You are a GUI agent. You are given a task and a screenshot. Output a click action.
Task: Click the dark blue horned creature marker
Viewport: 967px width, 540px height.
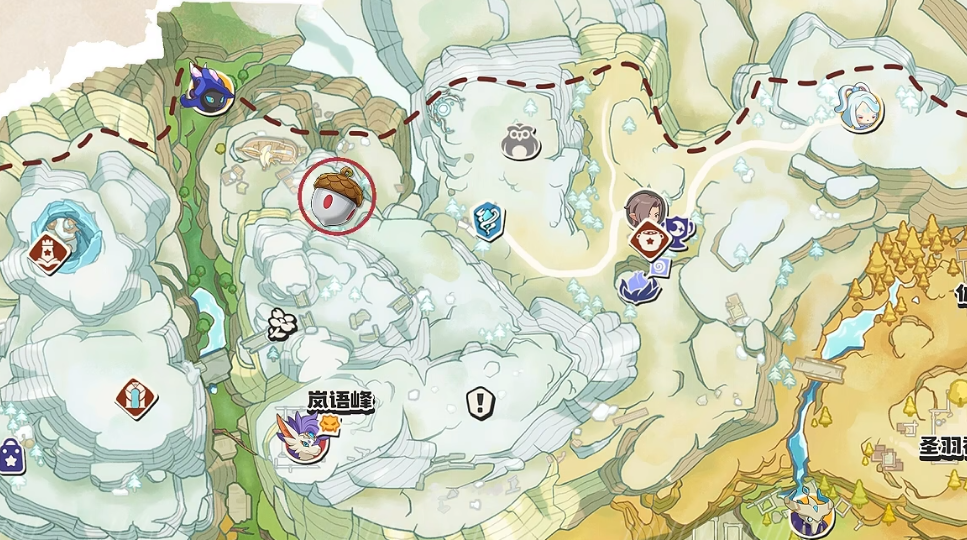(210, 88)
